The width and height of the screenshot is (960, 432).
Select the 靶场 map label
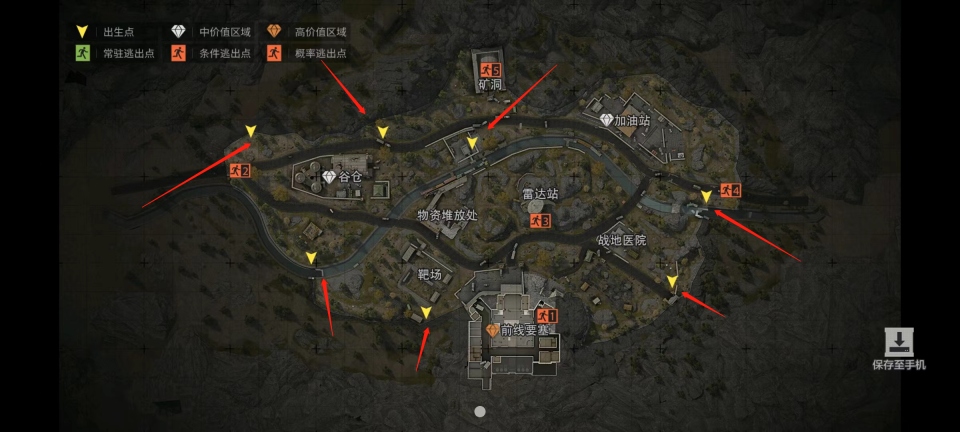point(429,273)
